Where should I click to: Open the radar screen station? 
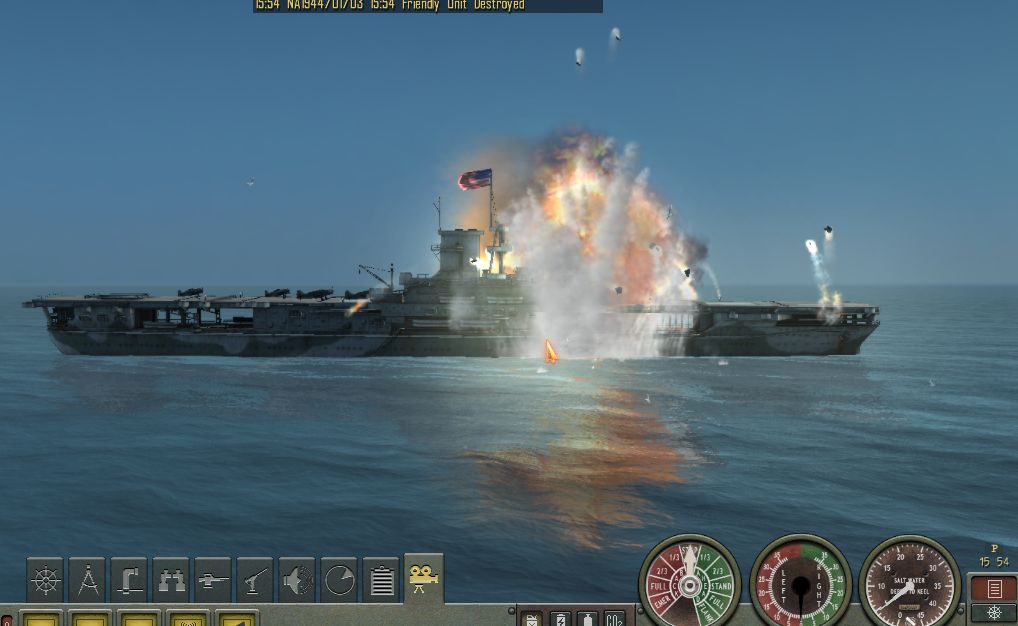coord(339,580)
